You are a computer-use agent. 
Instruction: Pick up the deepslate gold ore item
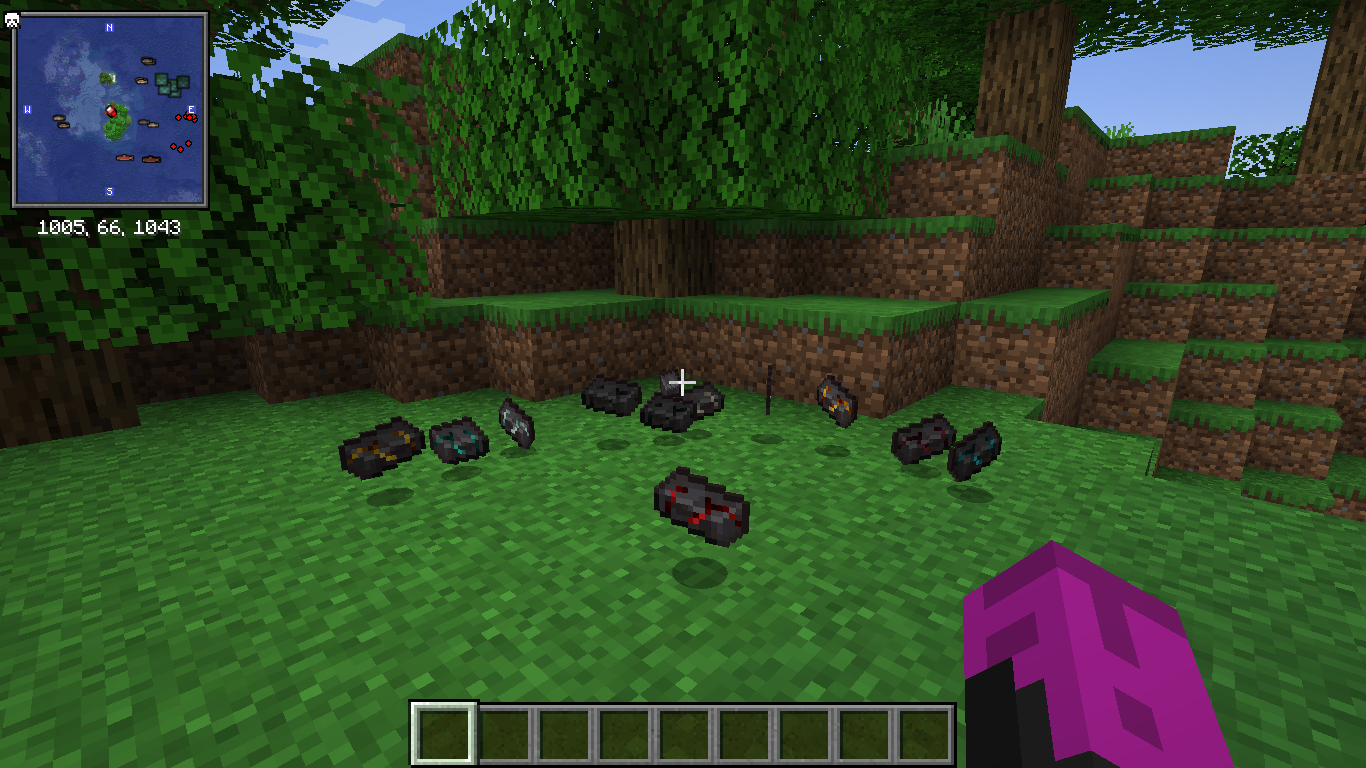(x=377, y=449)
